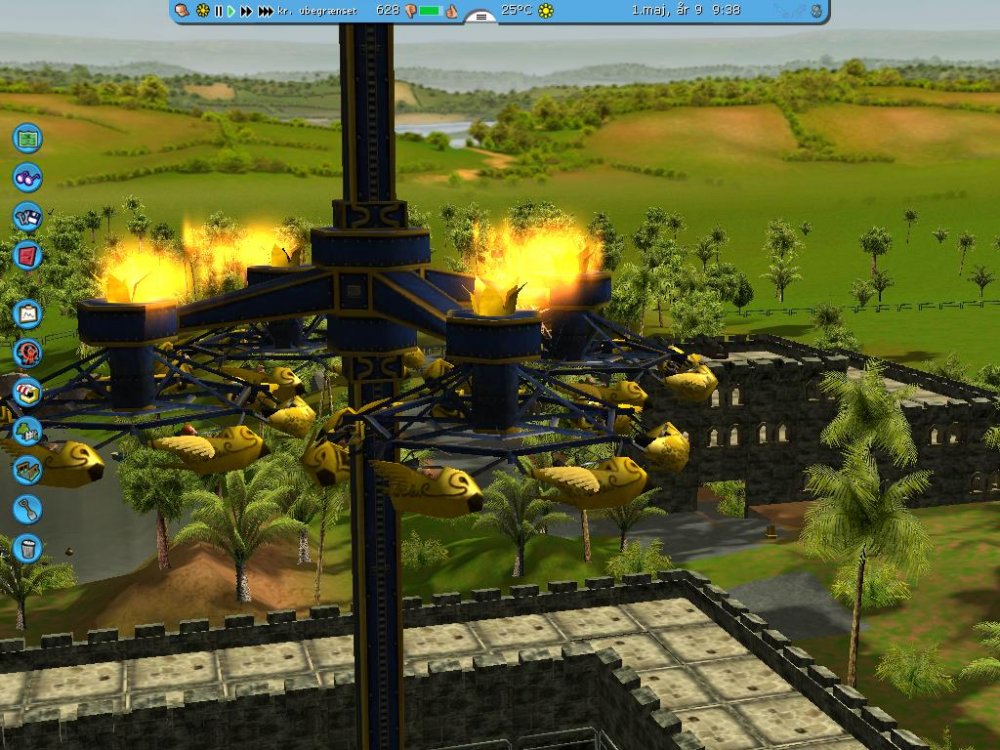Pause the game
Viewport: 1000px width, 750px height.
[x=218, y=11]
